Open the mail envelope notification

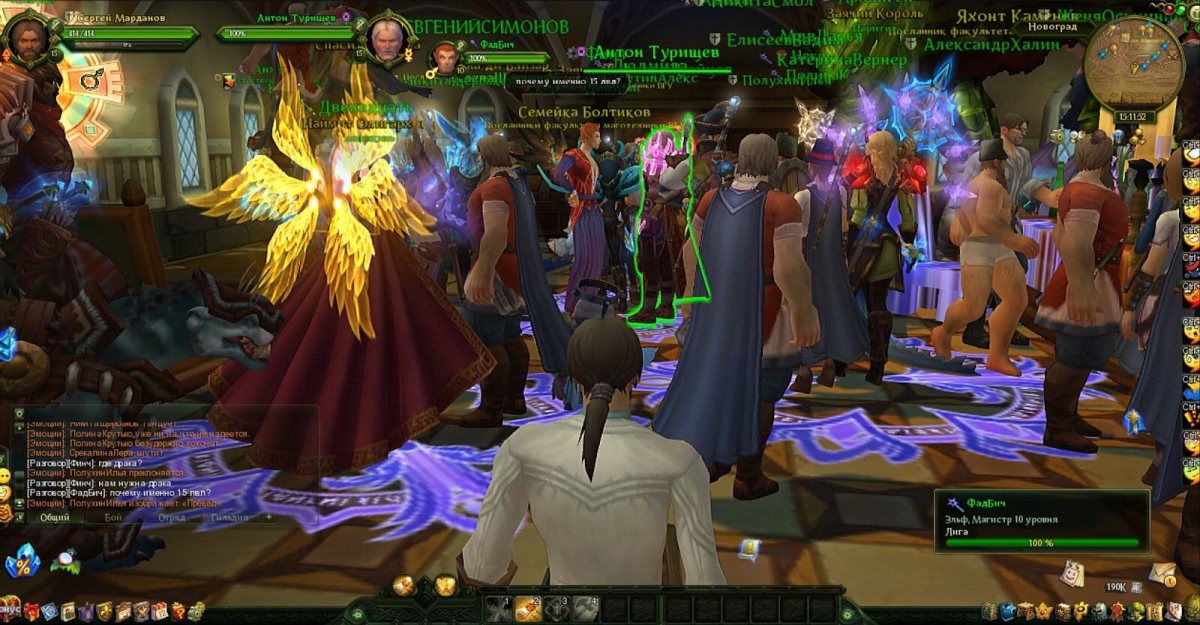pos(1161,573)
